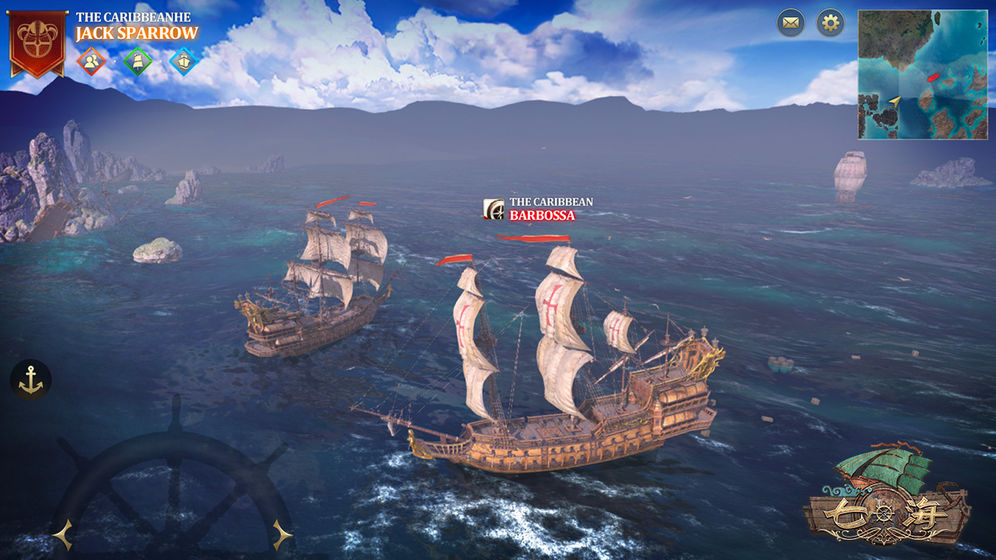Tap the anchor button

[x=31, y=380]
